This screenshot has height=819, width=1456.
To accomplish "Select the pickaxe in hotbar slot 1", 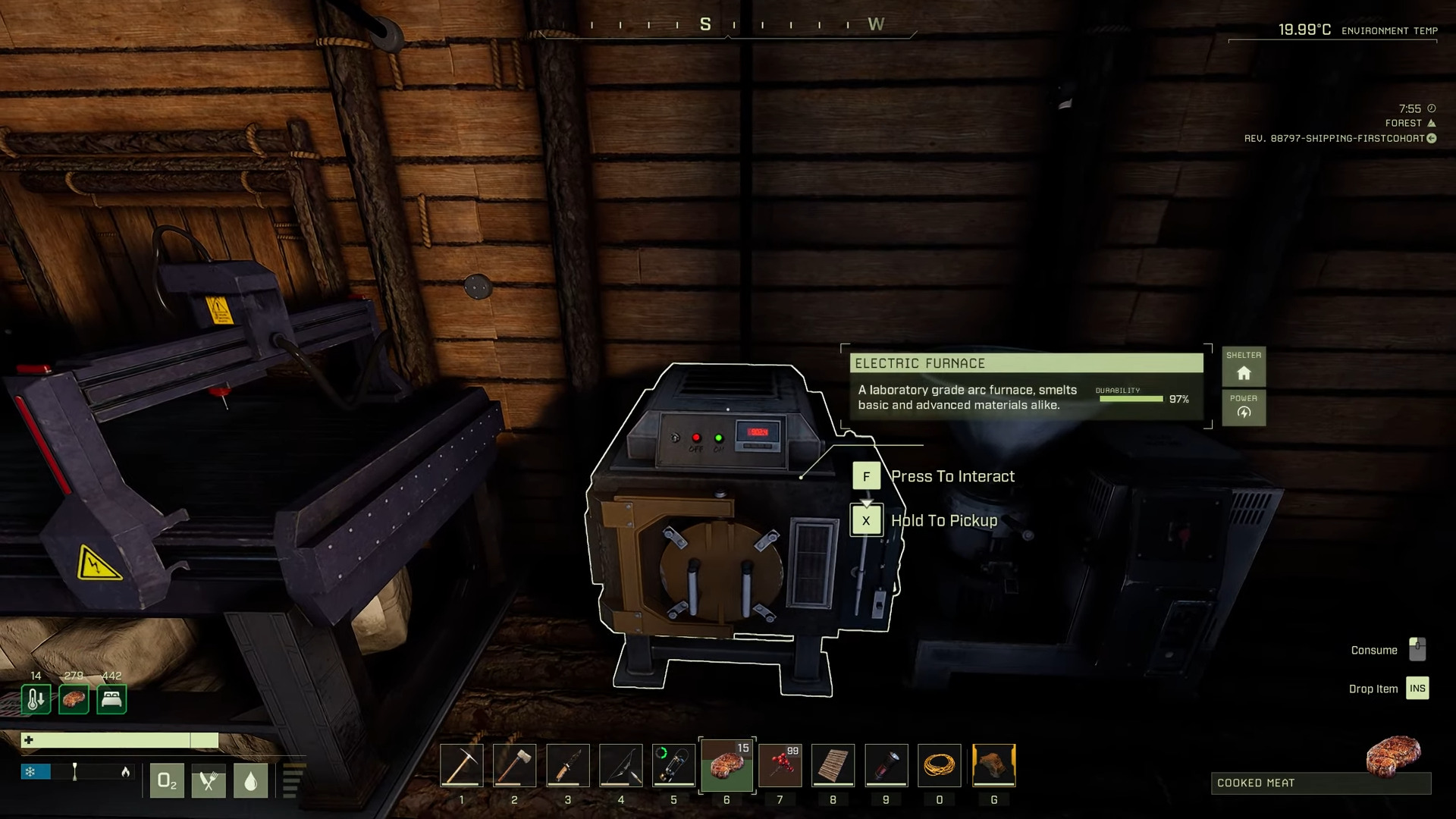I will point(461,765).
